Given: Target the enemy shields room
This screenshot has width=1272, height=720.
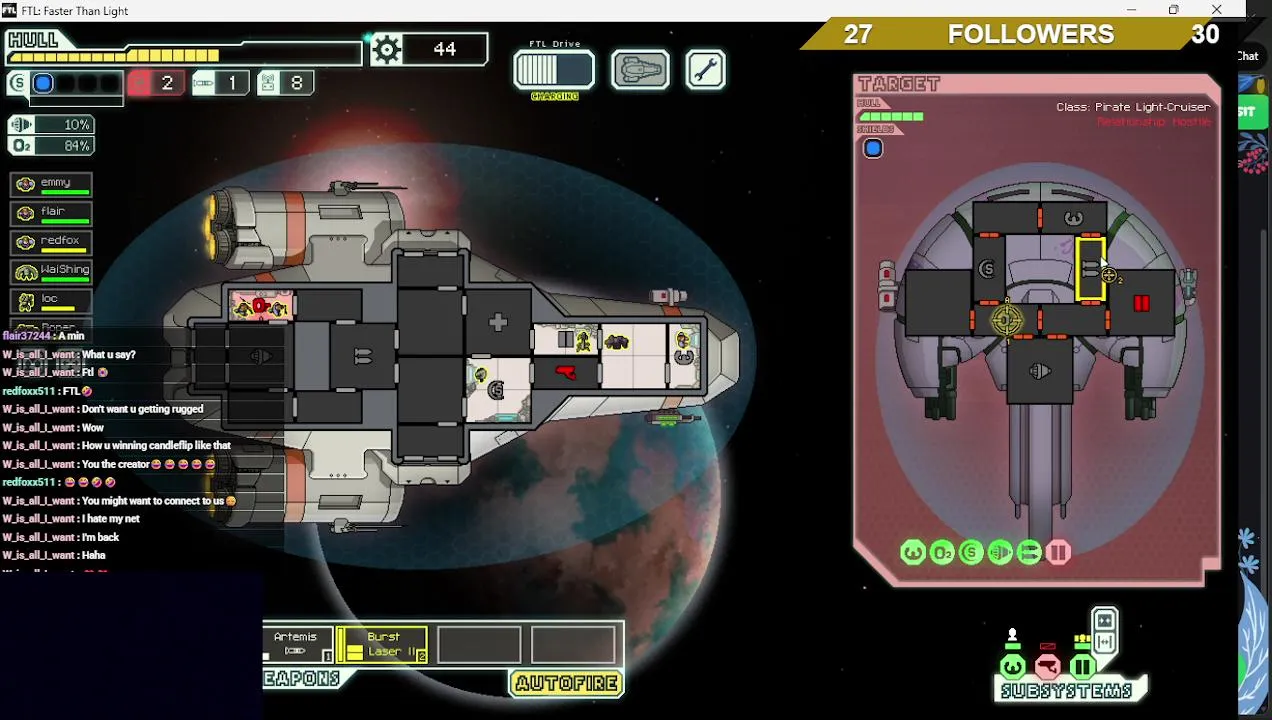Looking at the screenshot, I should (x=987, y=268).
